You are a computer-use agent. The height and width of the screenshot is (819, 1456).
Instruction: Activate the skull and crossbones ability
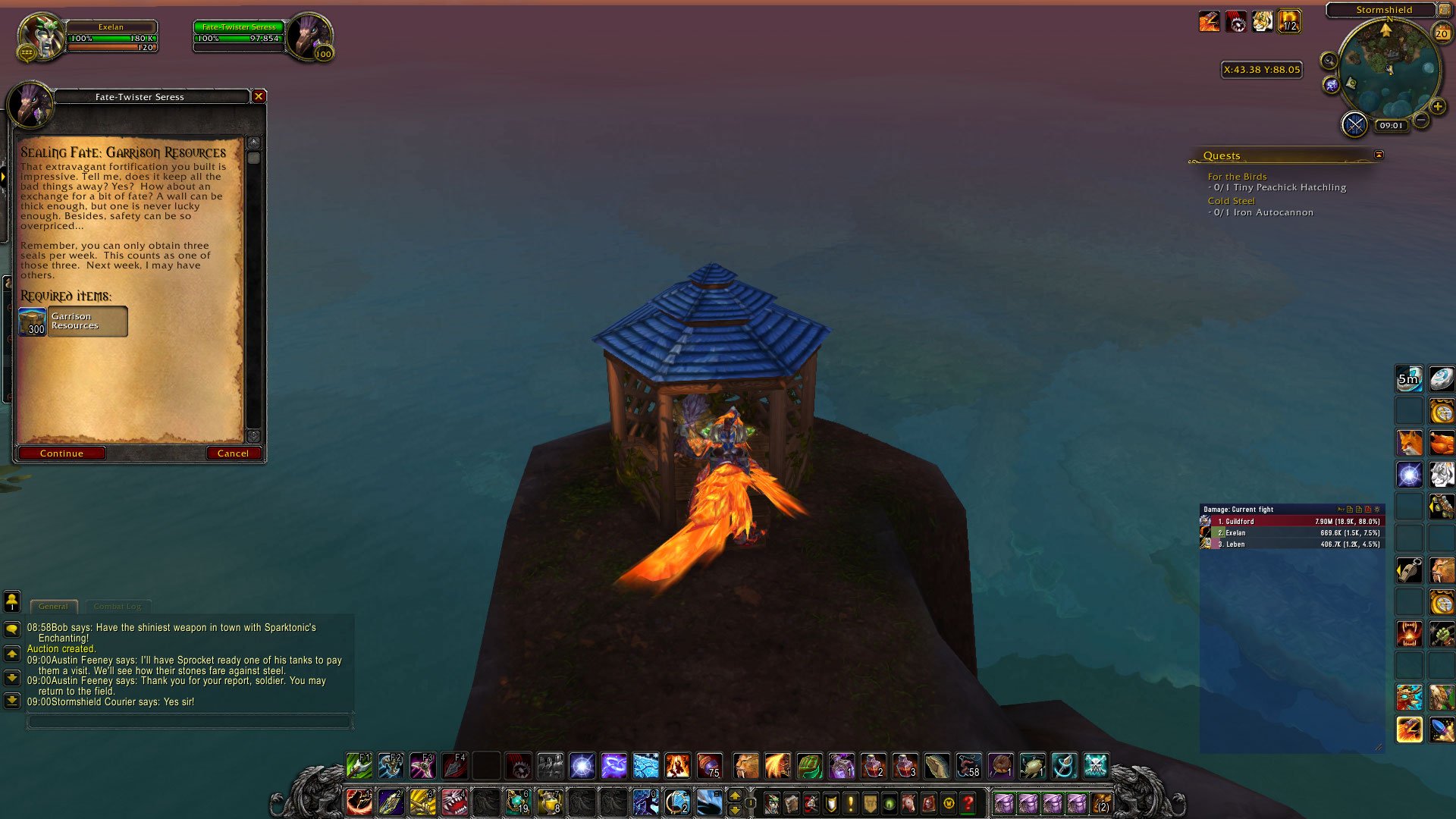1096,766
